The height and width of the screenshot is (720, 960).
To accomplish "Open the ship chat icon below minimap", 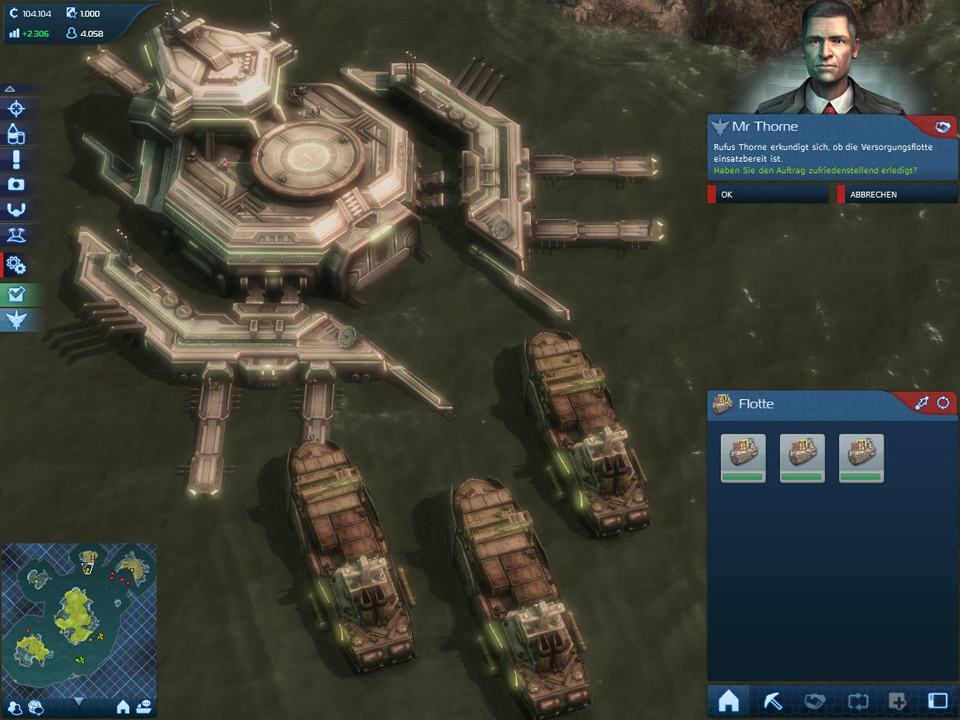I will point(144,707).
